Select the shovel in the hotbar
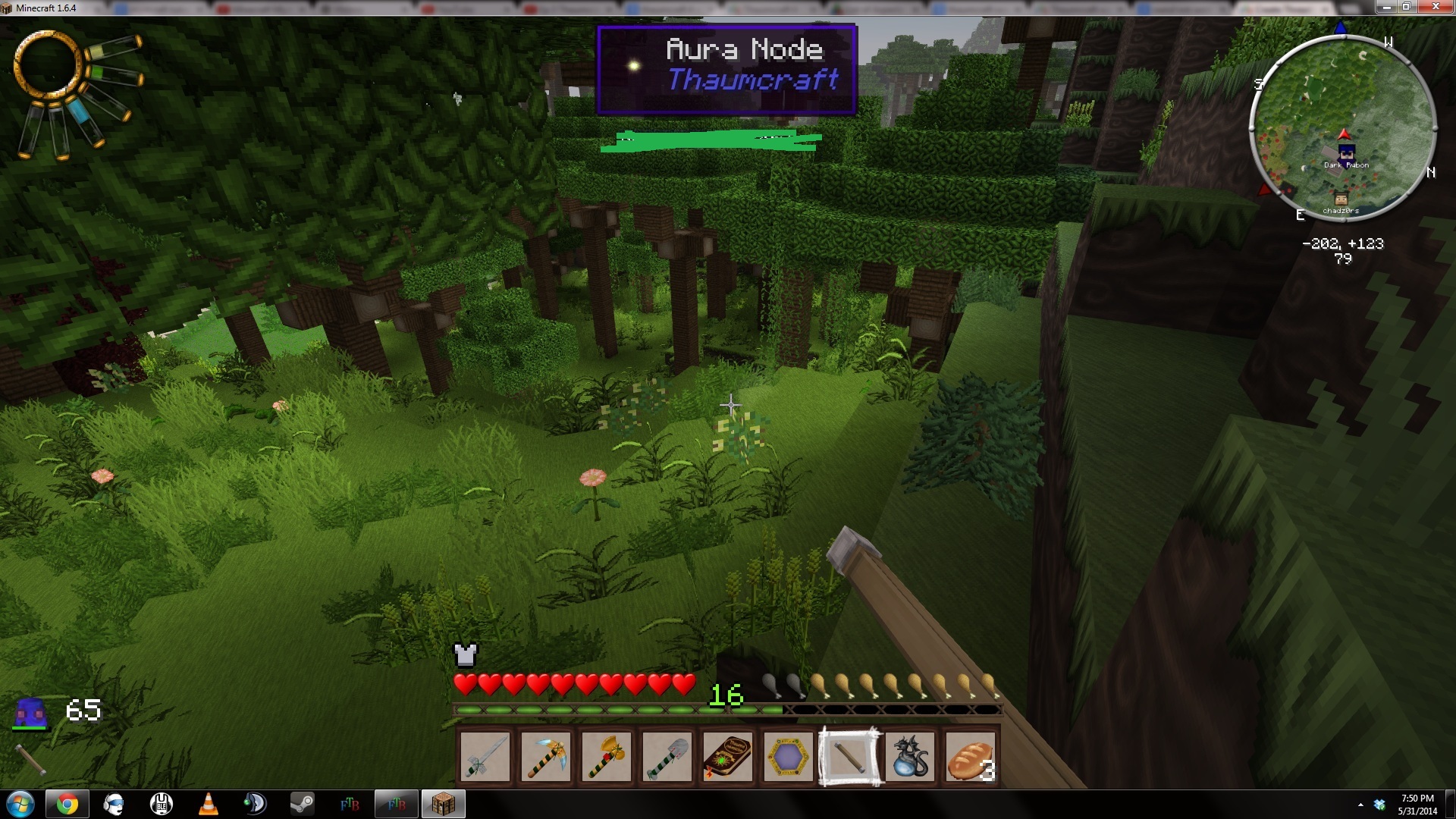1456x819 pixels. pos(667,757)
